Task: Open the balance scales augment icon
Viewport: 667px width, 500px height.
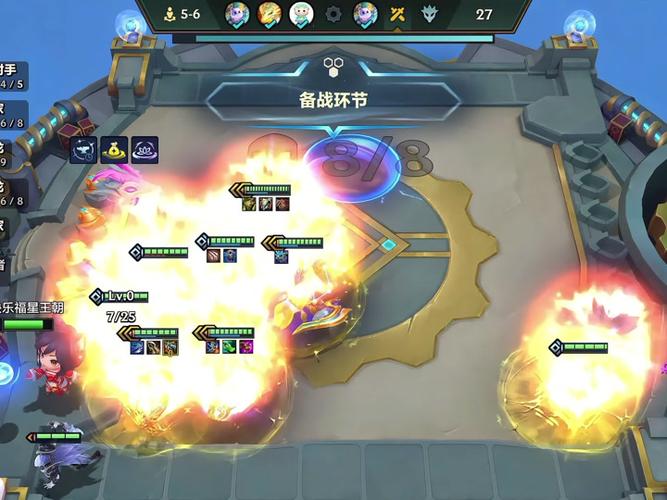Action: click(x=83, y=151)
